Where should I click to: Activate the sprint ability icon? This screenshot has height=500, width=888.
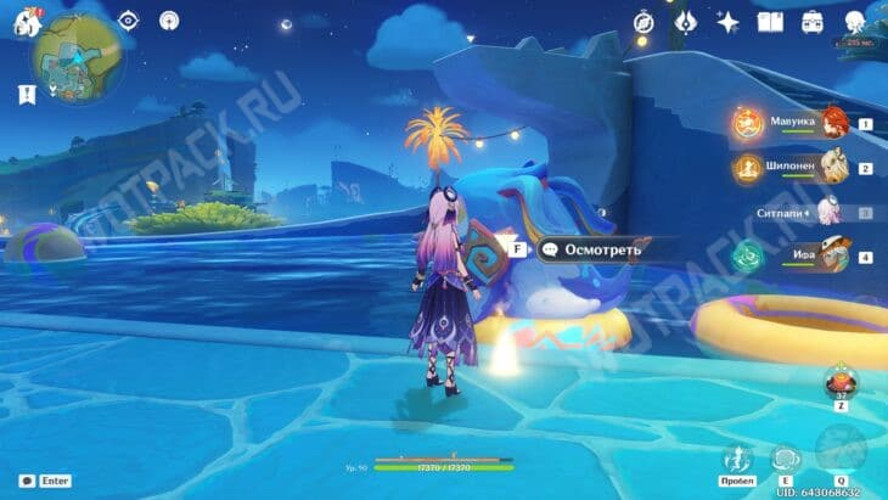pyautogui.click(x=737, y=459)
